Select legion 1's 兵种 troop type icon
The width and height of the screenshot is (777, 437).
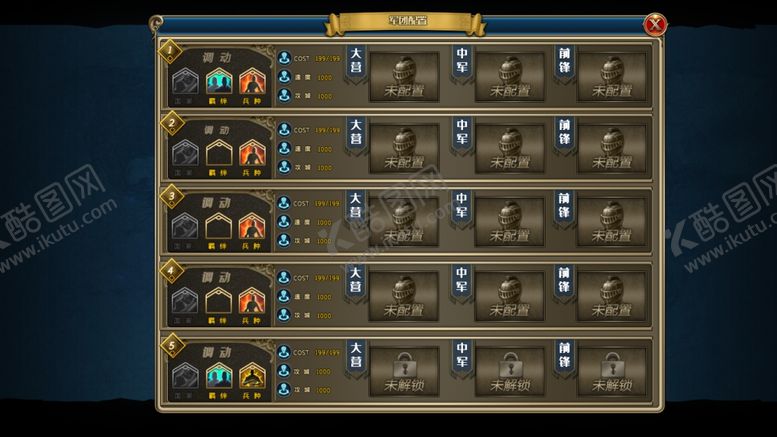(251, 80)
